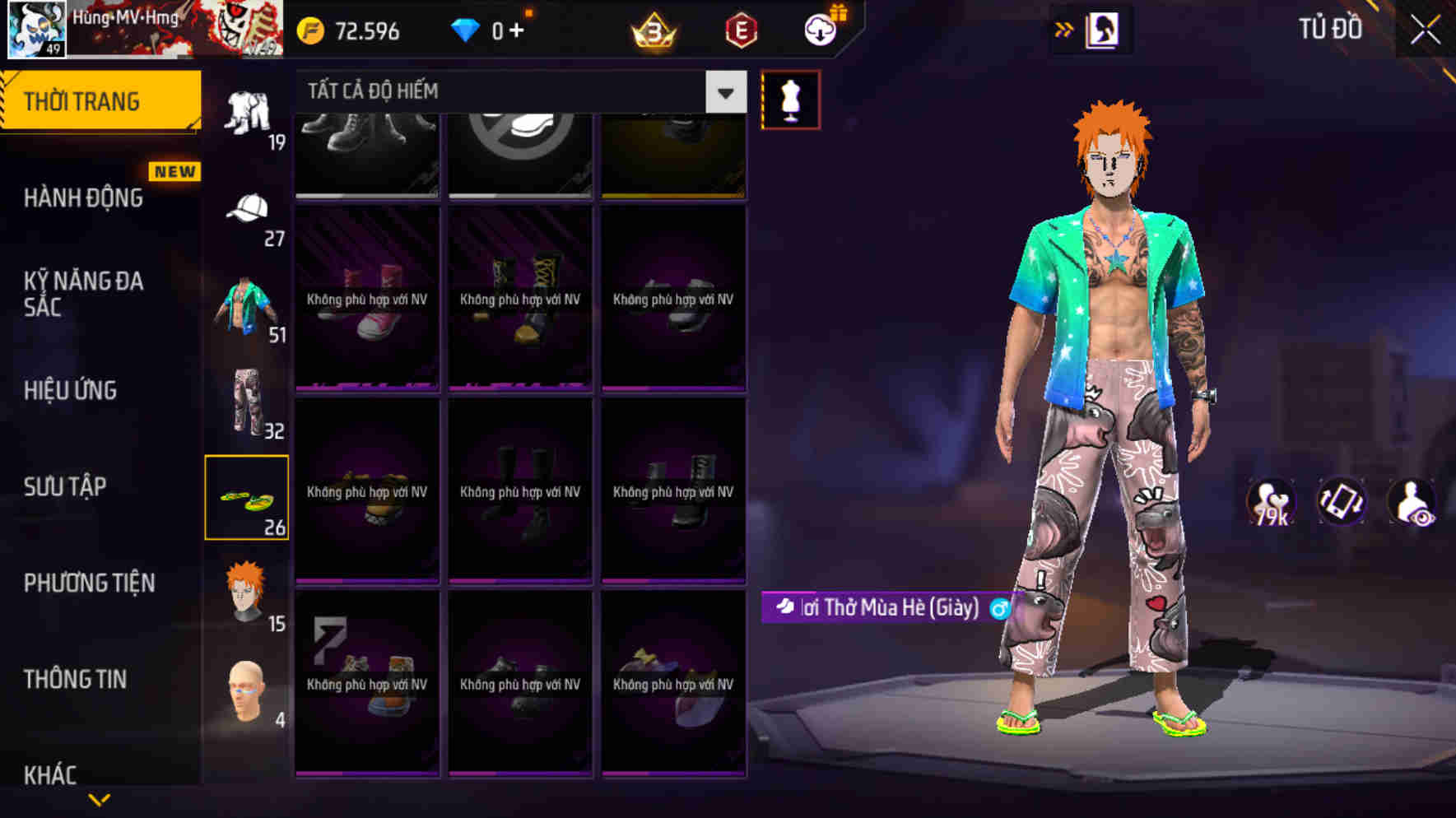Open the red E evolution badge
1456x818 pixels.
(x=741, y=30)
